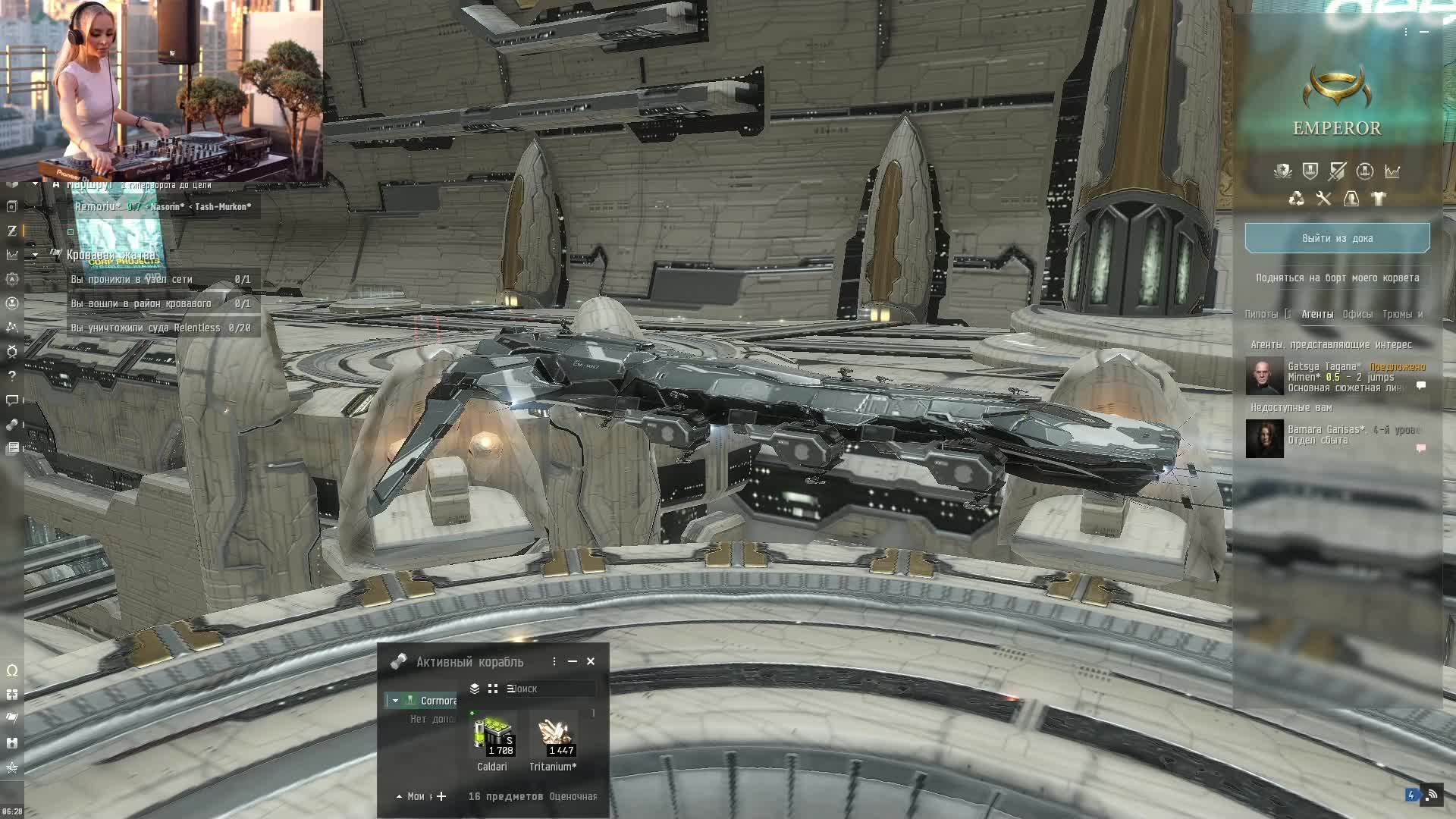Screen dimensions: 1456x819
Task: Switch to the 'Офисы' station tab
Action: click(x=1357, y=314)
